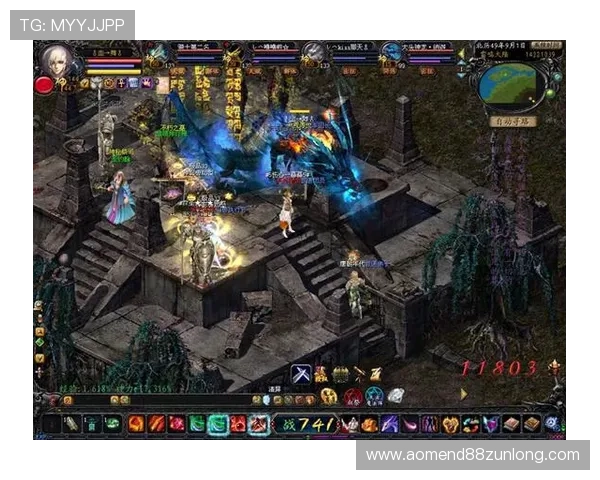The image size is (600, 480).
Task: Select the highlighted teal swirl skill slot
Action: (218, 424)
